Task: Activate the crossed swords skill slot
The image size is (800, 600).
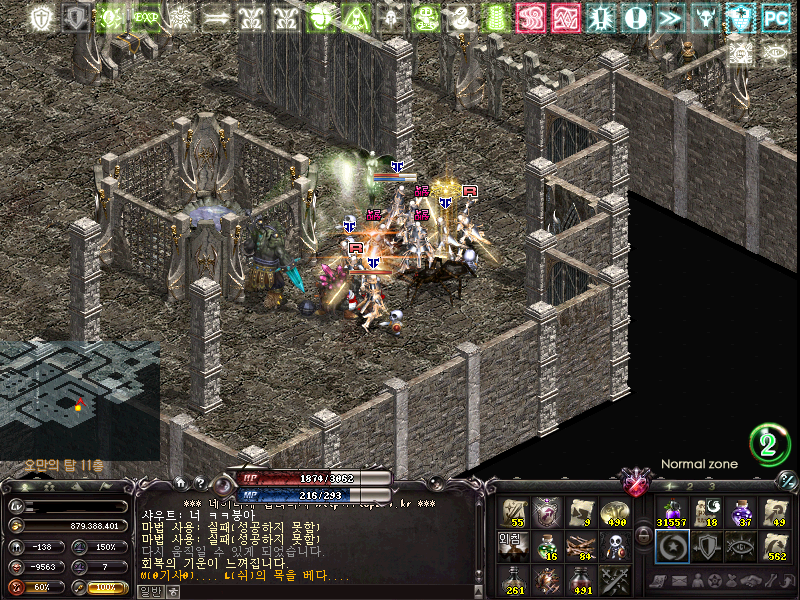Action: (616, 579)
